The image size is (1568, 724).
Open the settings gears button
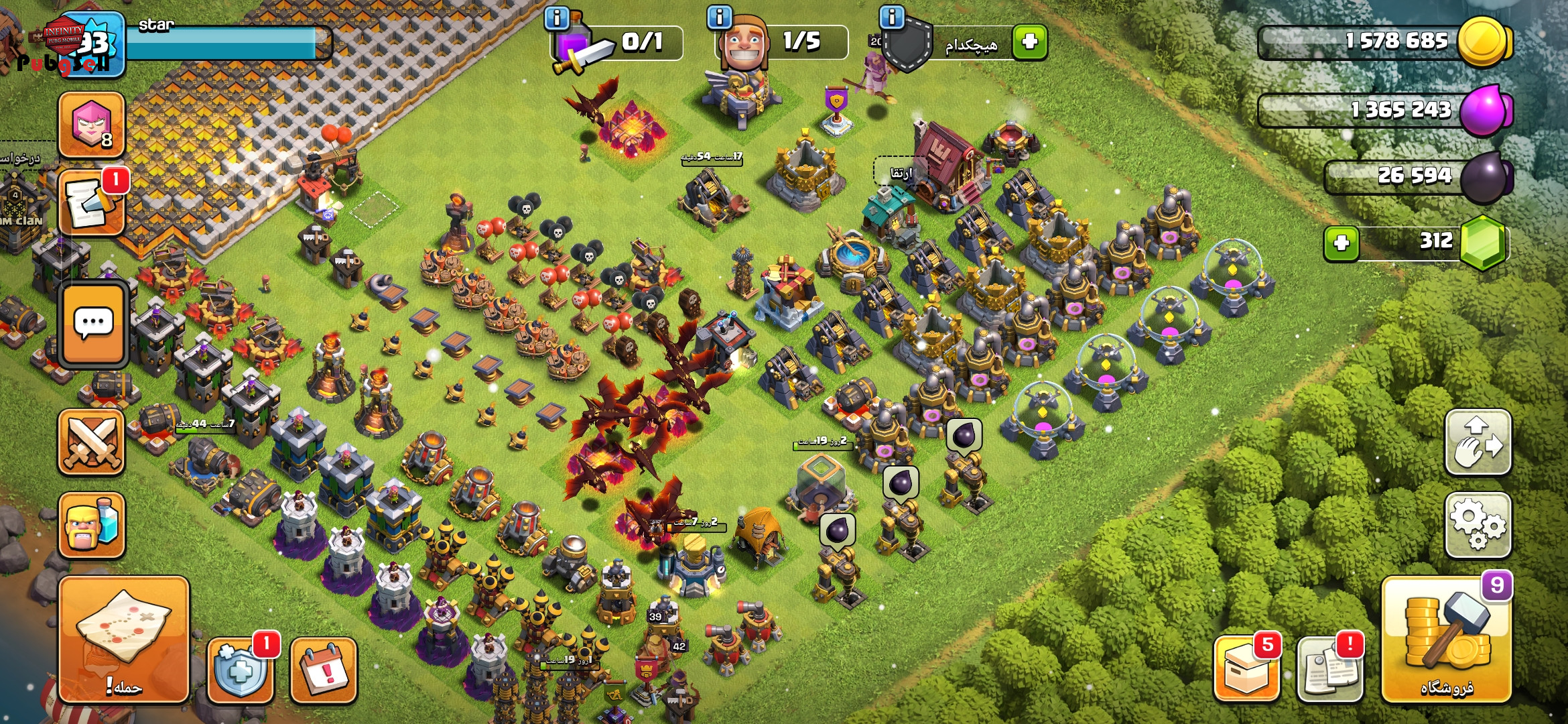(x=1478, y=525)
